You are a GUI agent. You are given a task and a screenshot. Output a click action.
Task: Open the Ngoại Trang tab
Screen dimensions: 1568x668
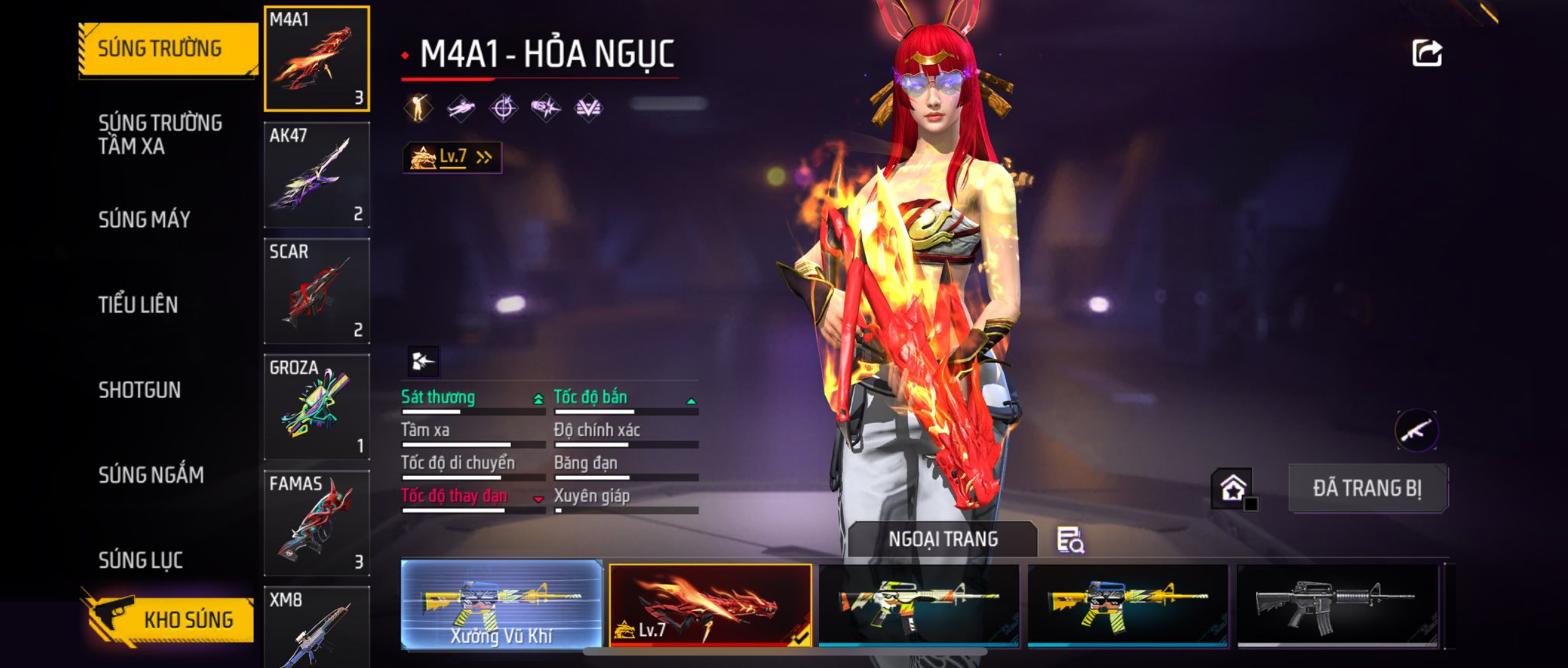click(943, 539)
